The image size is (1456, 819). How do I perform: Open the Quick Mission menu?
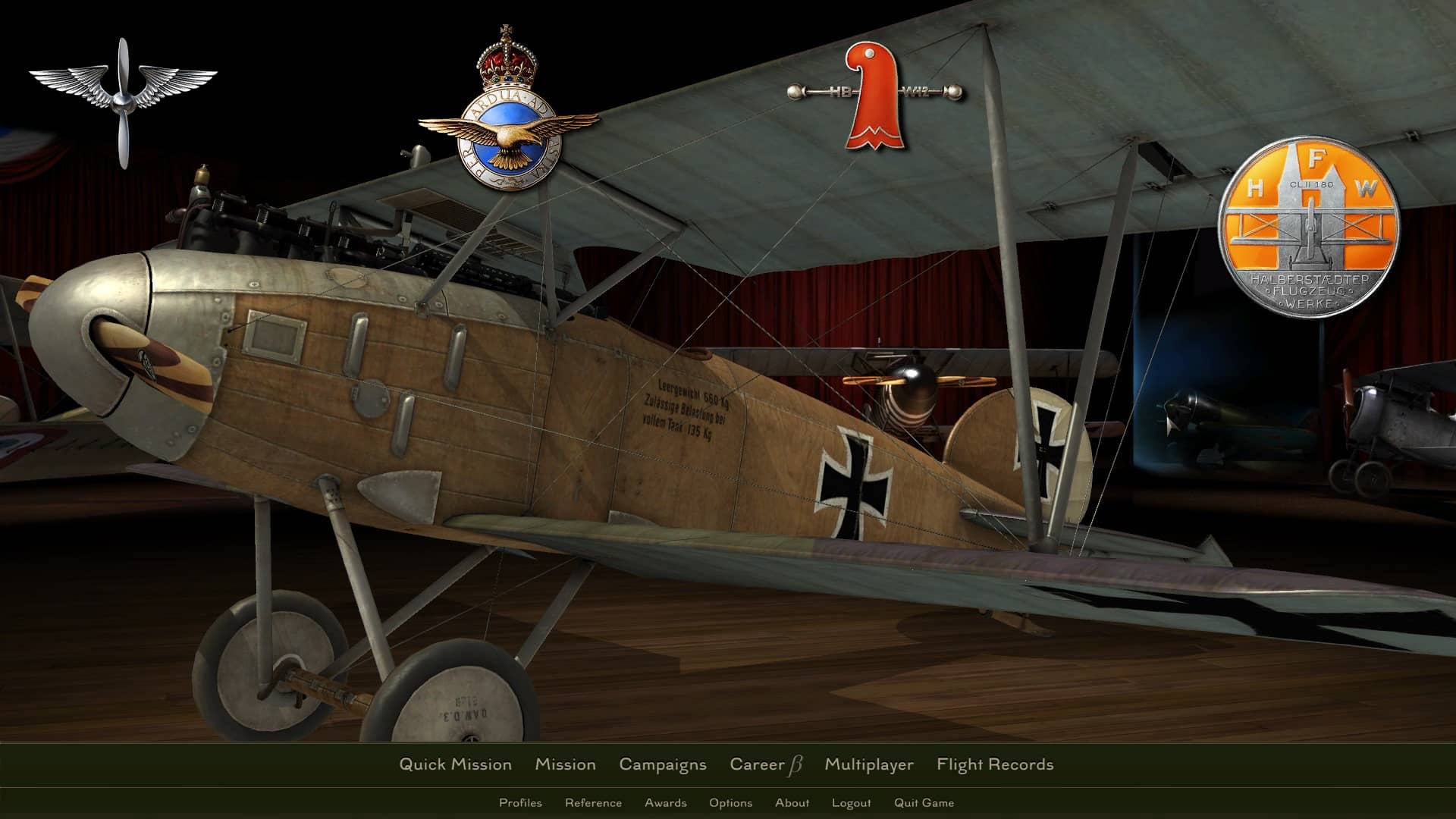(x=455, y=764)
